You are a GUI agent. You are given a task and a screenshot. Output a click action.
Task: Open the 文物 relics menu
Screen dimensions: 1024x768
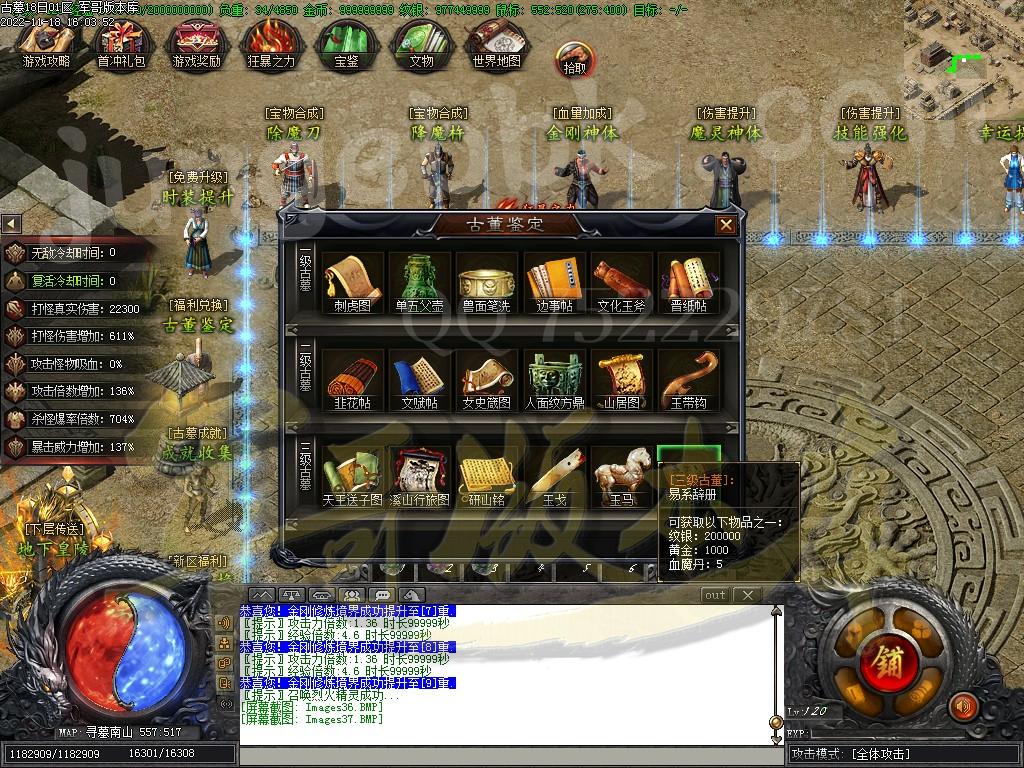(421, 44)
